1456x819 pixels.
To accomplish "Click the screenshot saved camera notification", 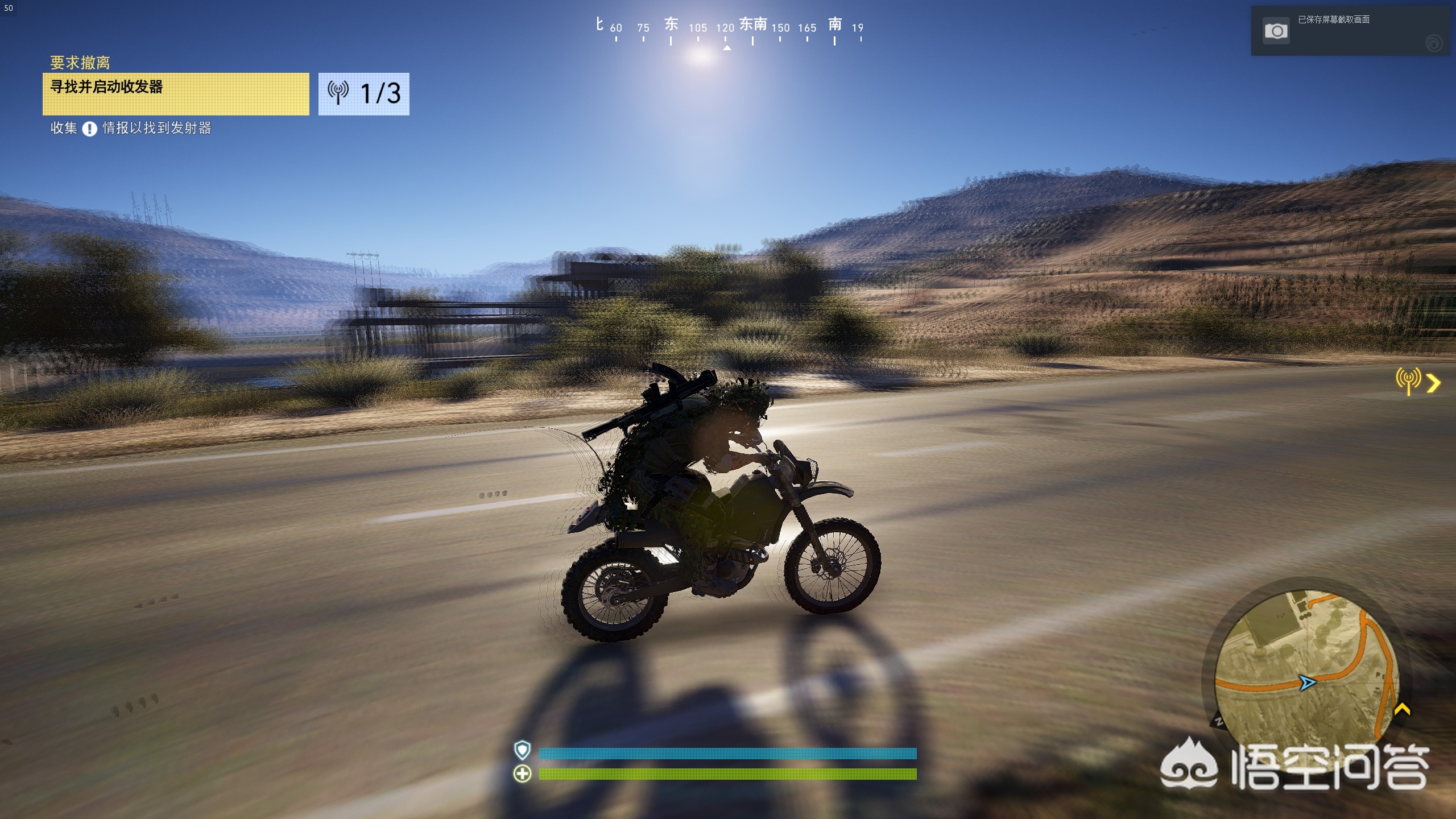I will 1276,31.
